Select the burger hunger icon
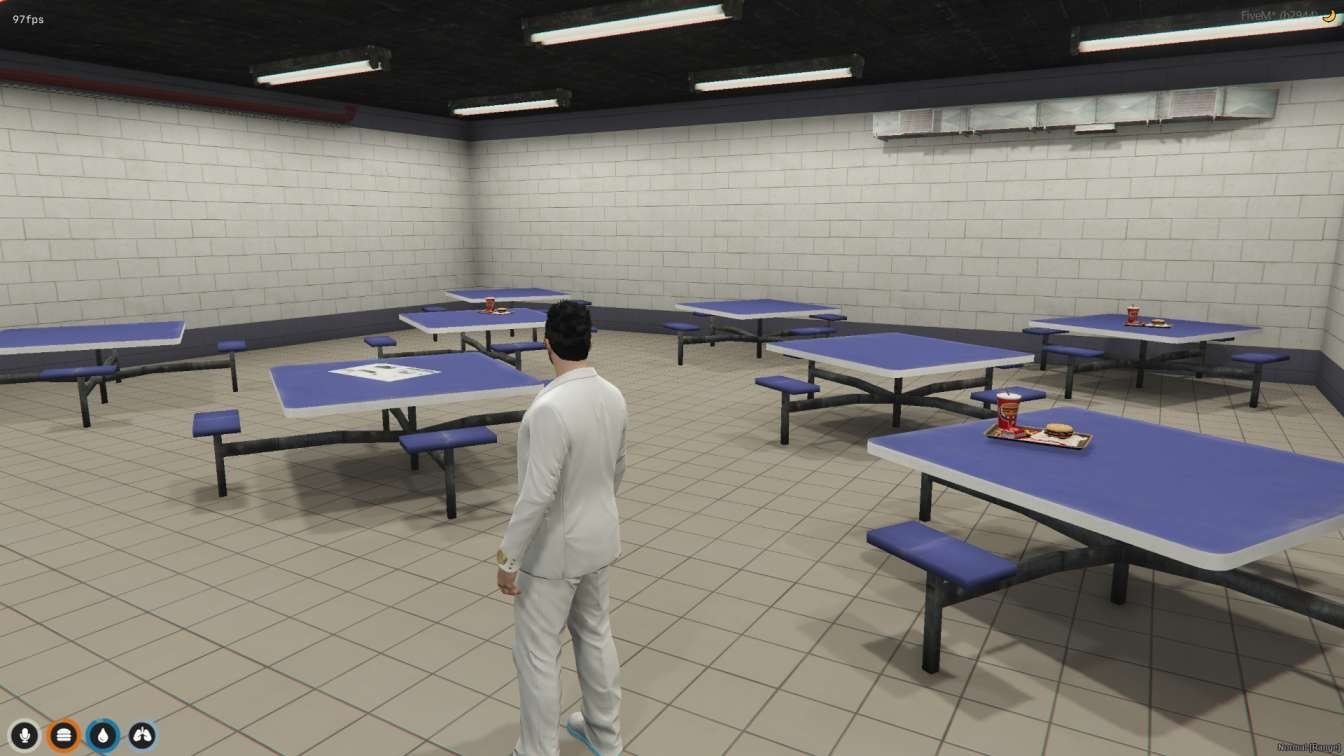This screenshot has width=1344, height=756. [63, 737]
